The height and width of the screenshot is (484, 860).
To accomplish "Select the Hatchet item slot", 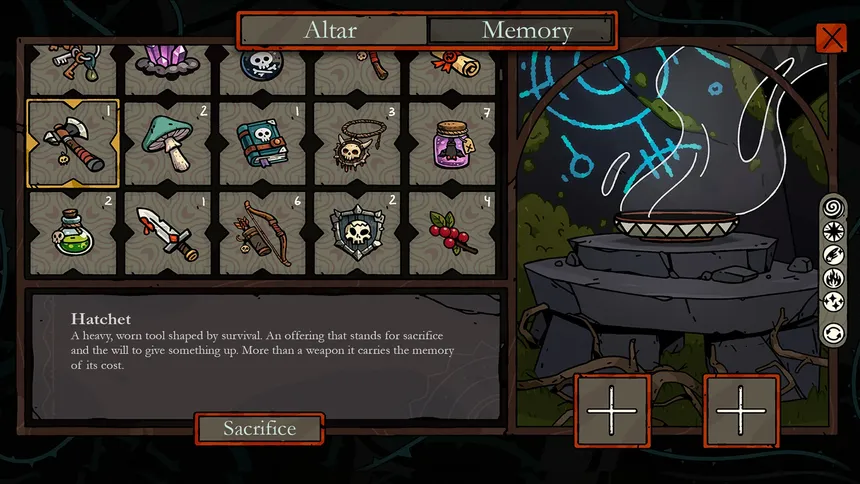I will tap(73, 144).
